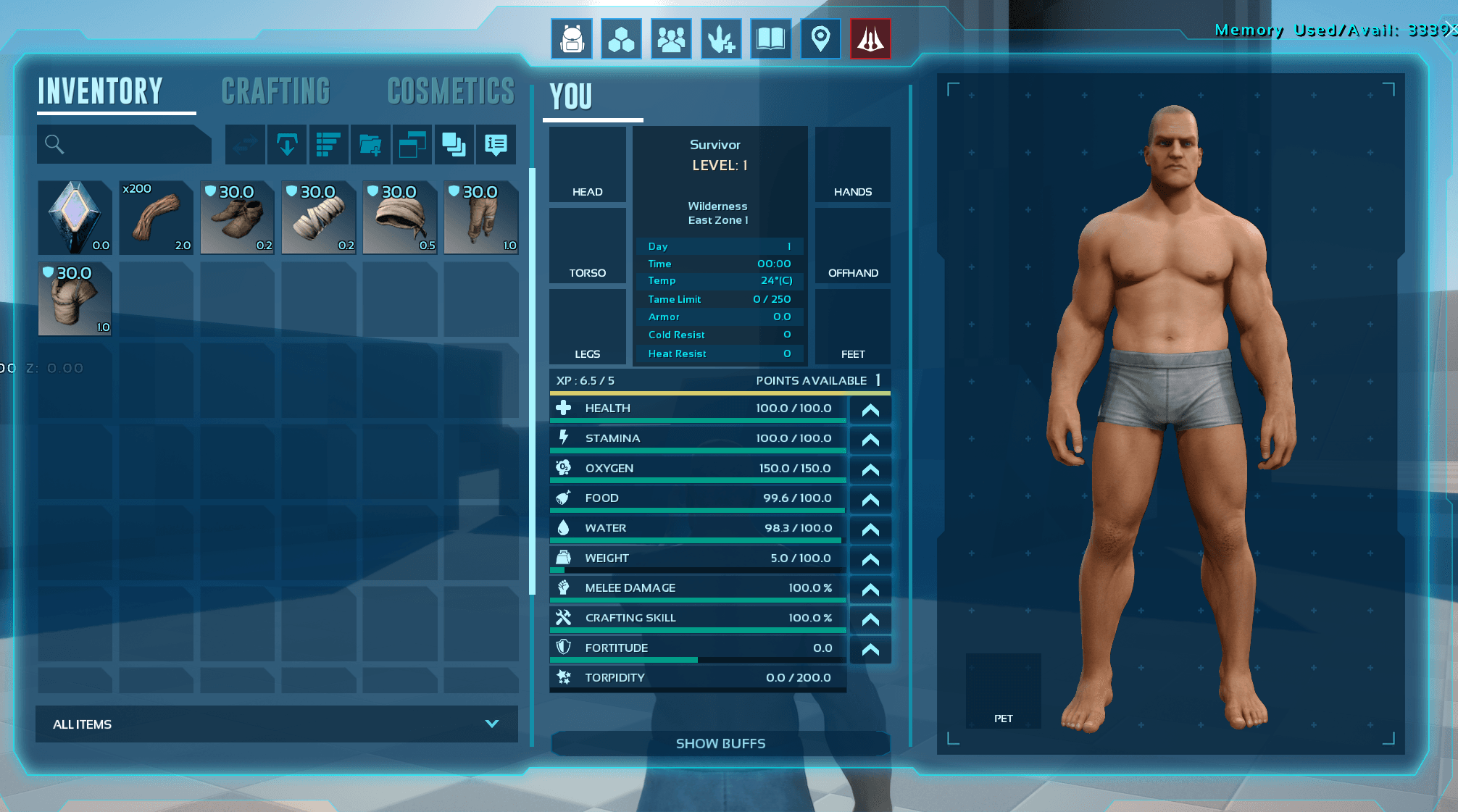Select the cloth pants item slot

[480, 217]
